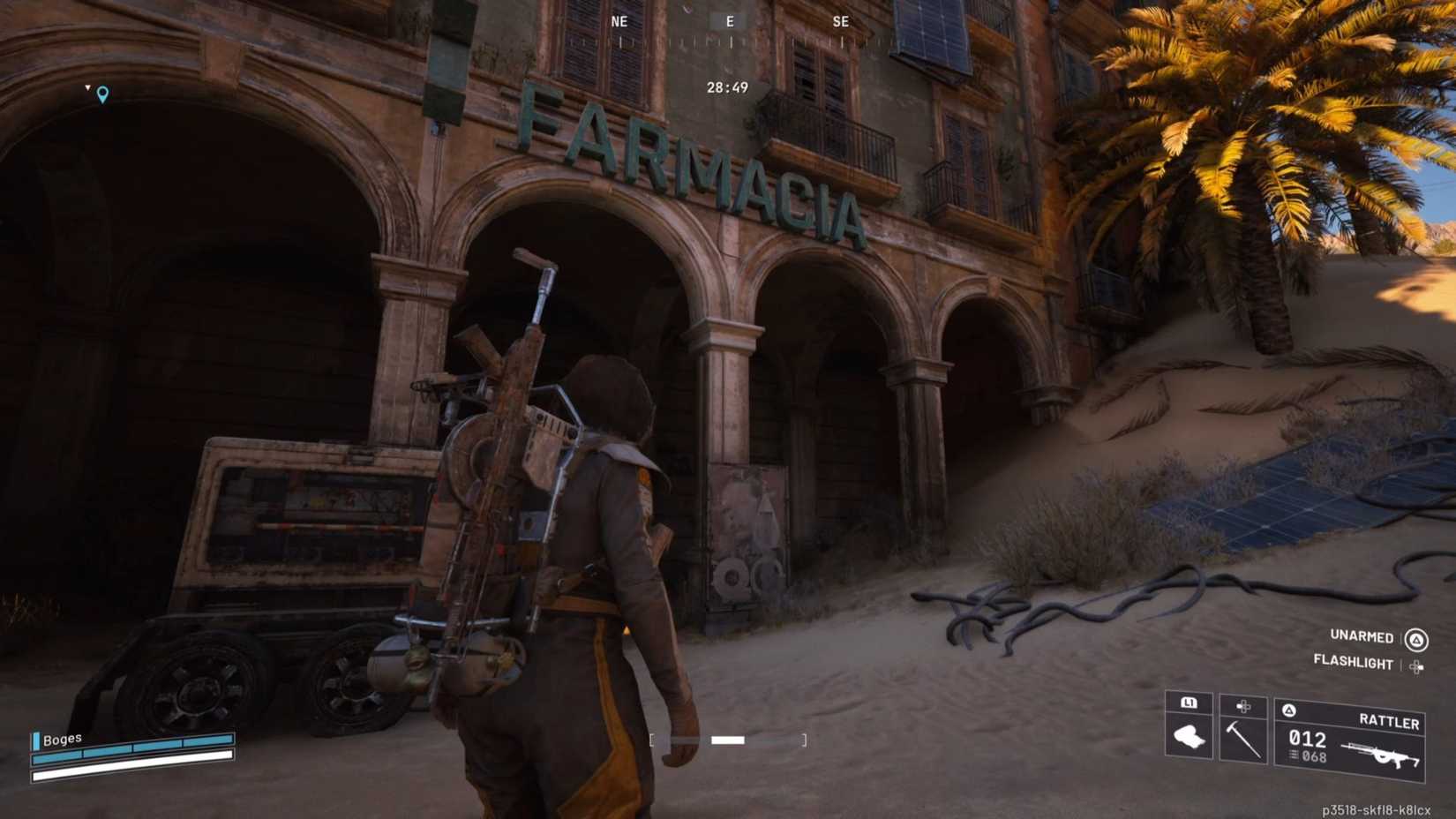Select the NE marker on the compass
The height and width of the screenshot is (819, 1456).
click(618, 21)
